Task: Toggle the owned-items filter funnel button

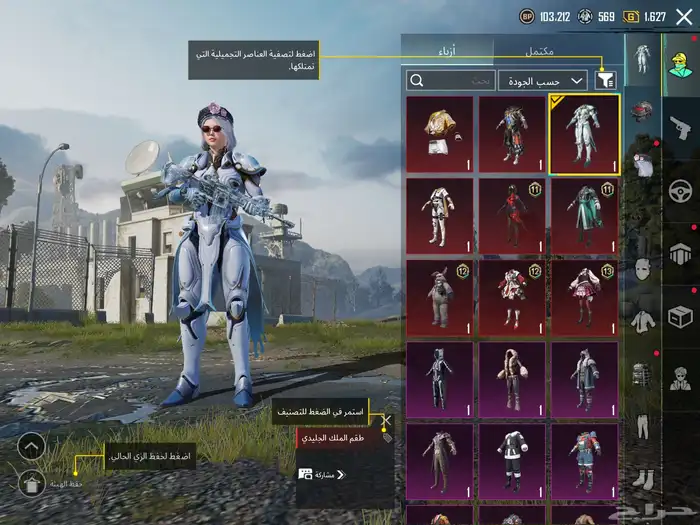Action: pyautogui.click(x=606, y=81)
